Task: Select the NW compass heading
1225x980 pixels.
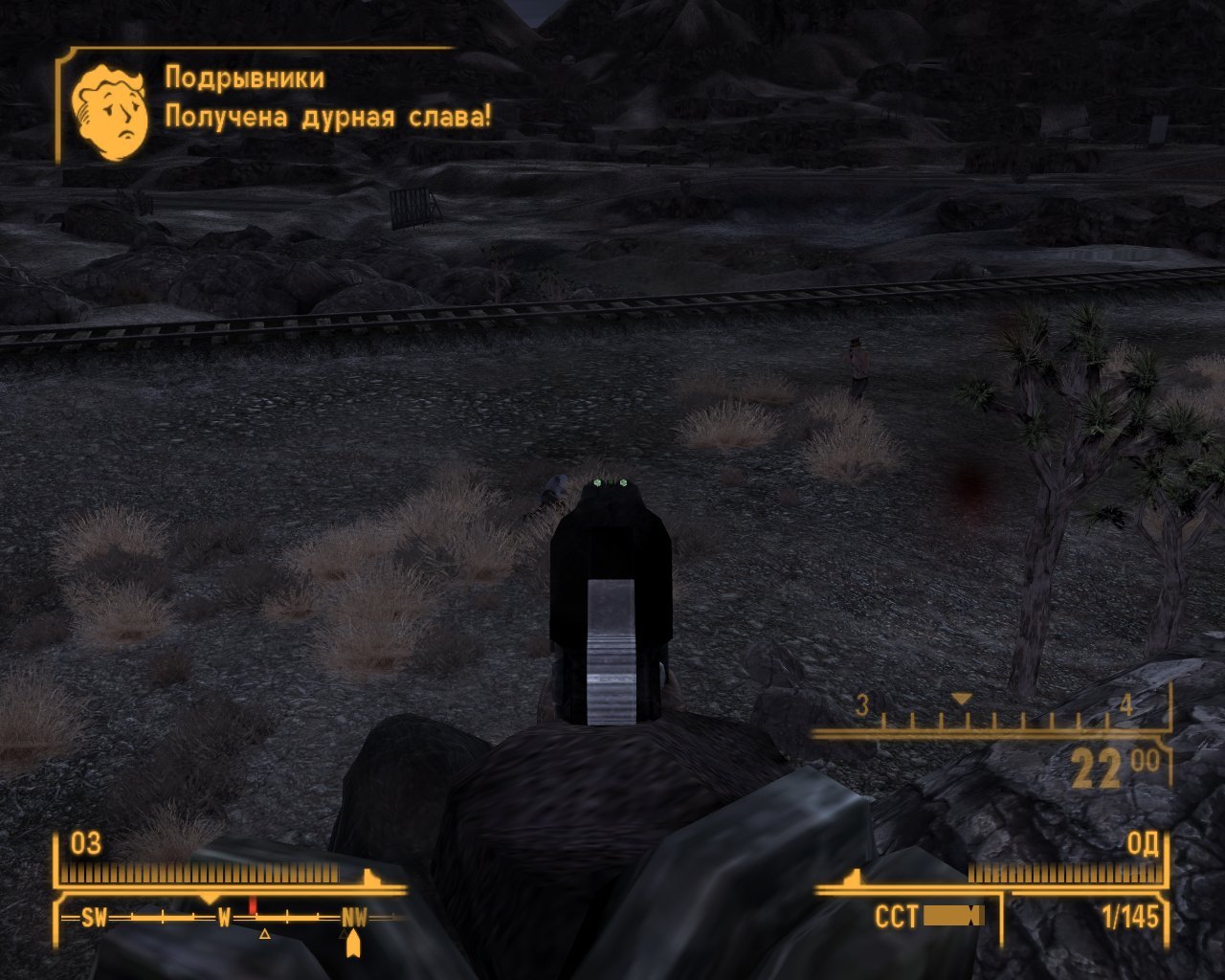Action: (x=355, y=917)
